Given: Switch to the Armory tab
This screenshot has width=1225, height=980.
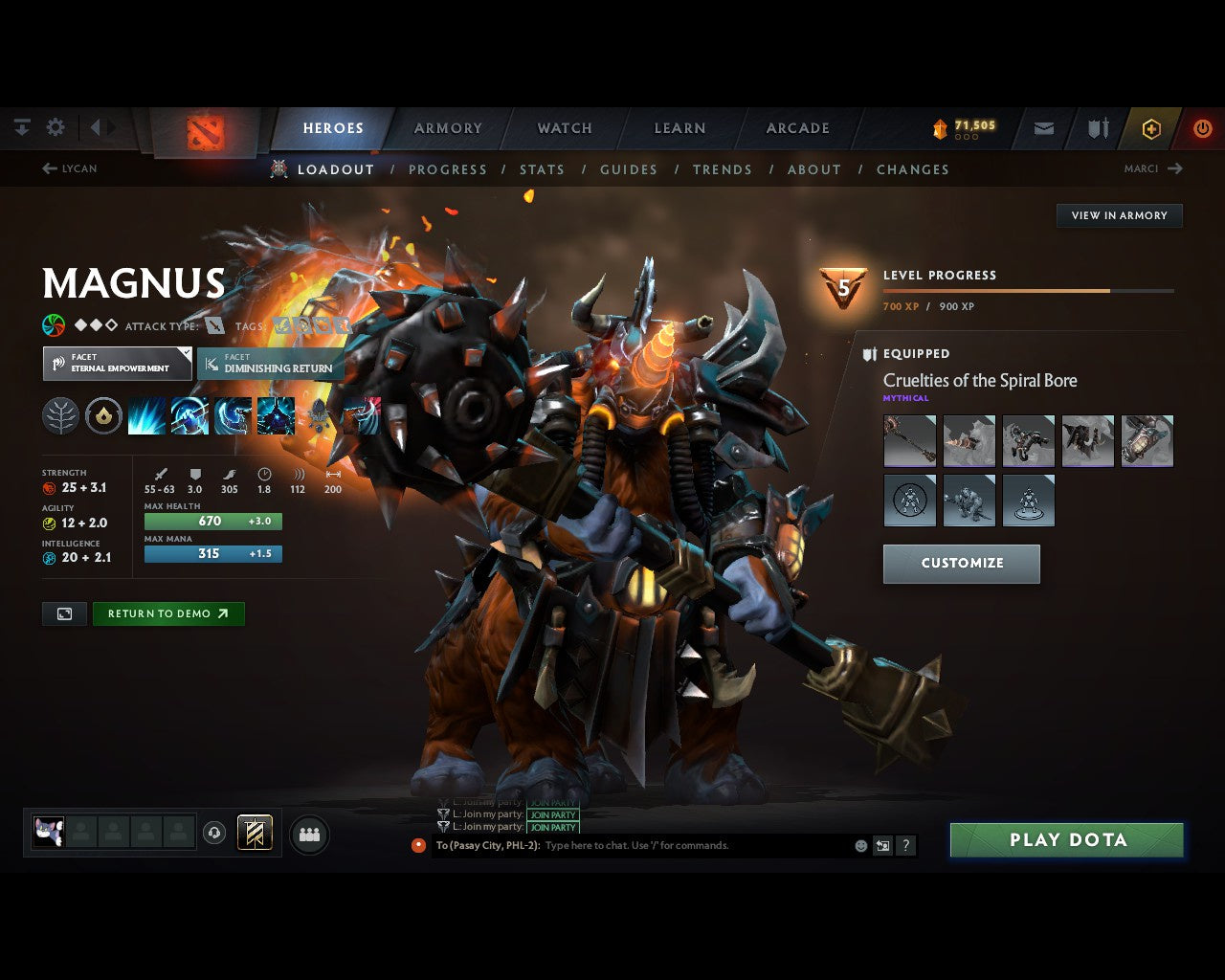Looking at the screenshot, I should [447, 127].
